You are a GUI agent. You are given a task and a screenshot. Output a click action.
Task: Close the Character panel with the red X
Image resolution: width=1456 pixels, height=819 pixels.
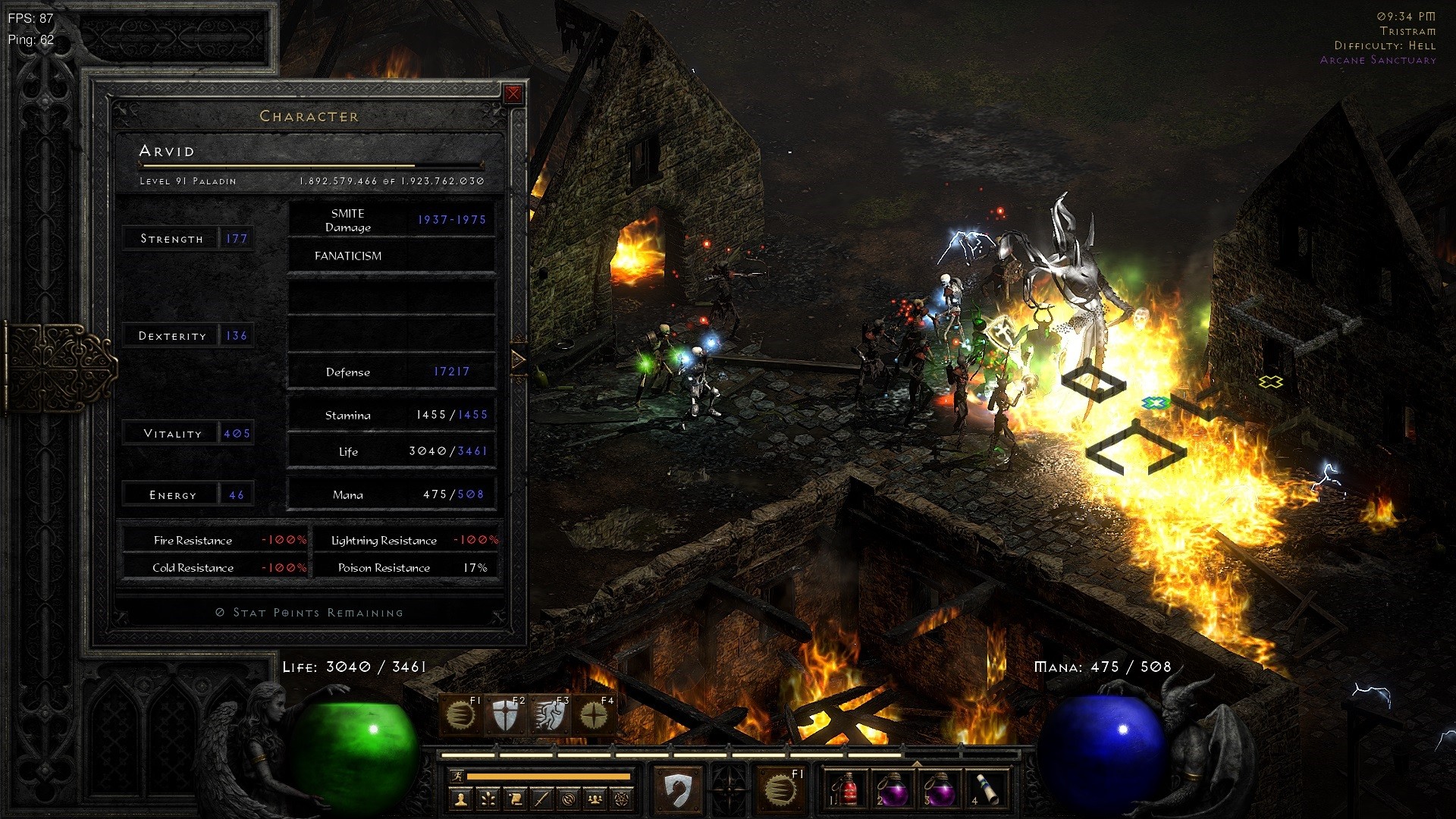tap(513, 94)
